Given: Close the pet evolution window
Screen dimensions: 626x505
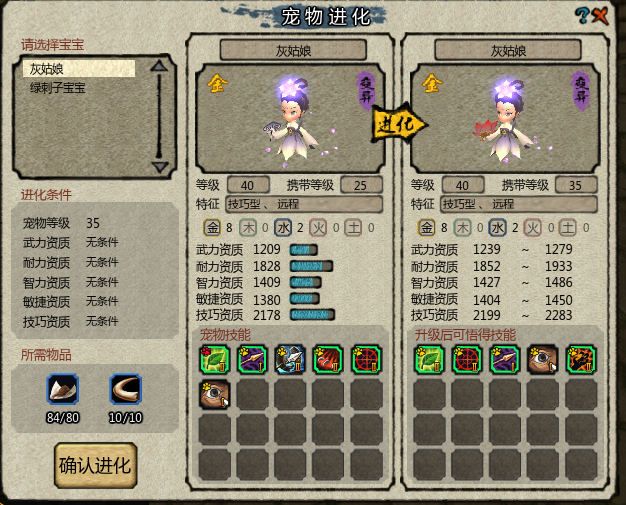Looking at the screenshot, I should click(x=600, y=15).
